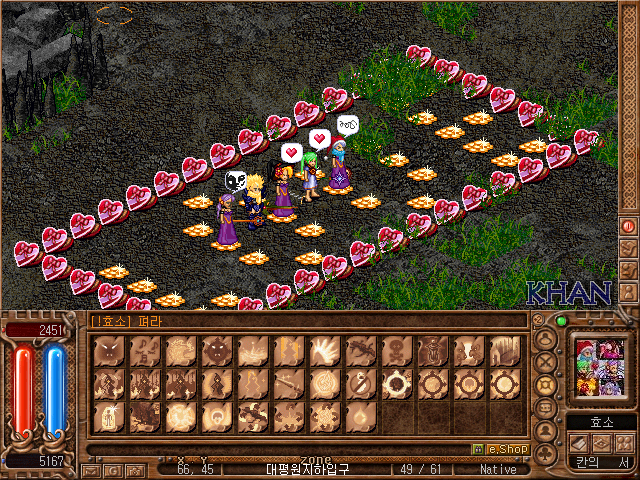Click the envelope mail button
The image size is (640, 480).
click(91, 469)
